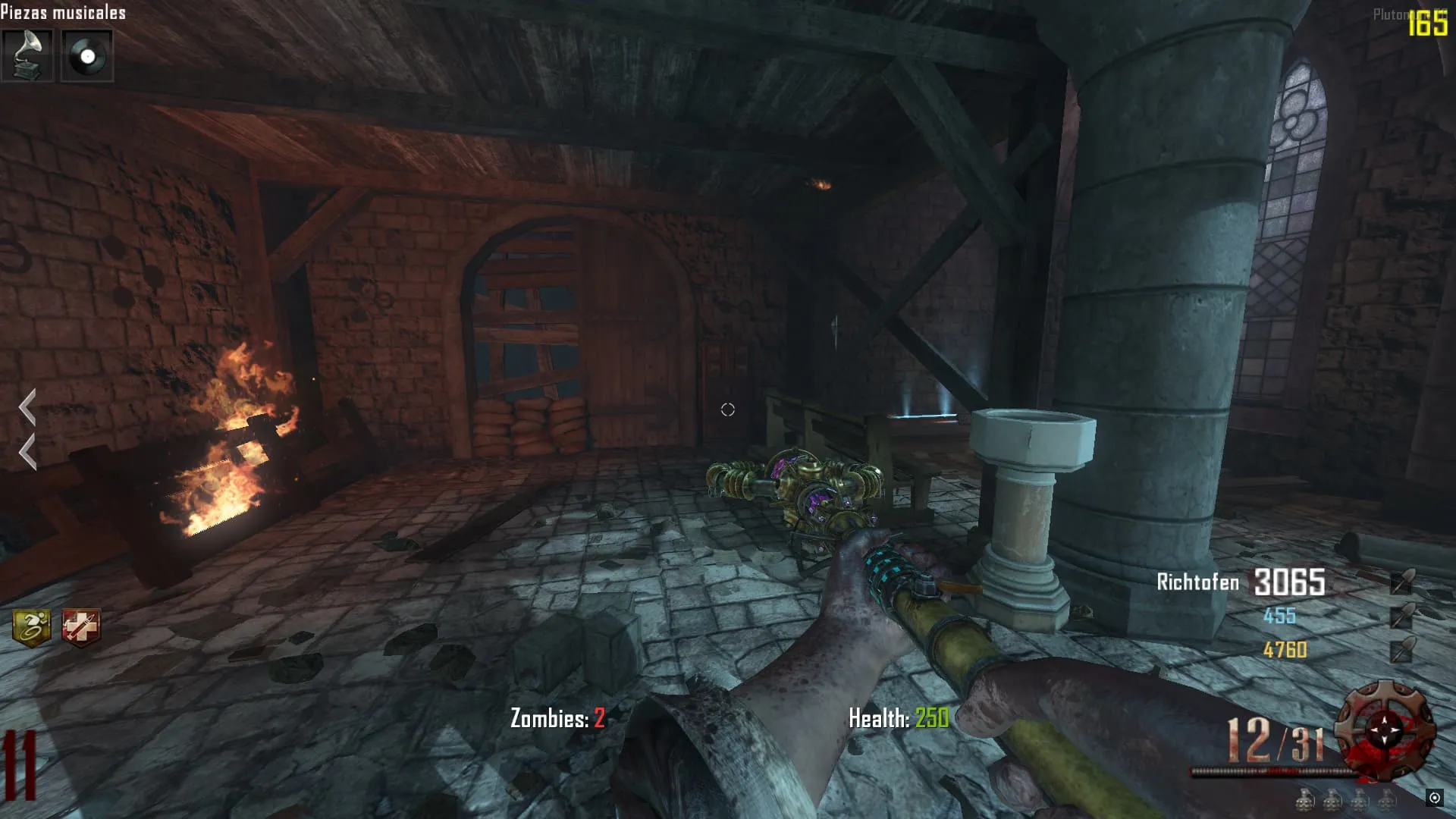
Task: Click the gear-shaped weapon selector wheel
Action: [1385, 730]
